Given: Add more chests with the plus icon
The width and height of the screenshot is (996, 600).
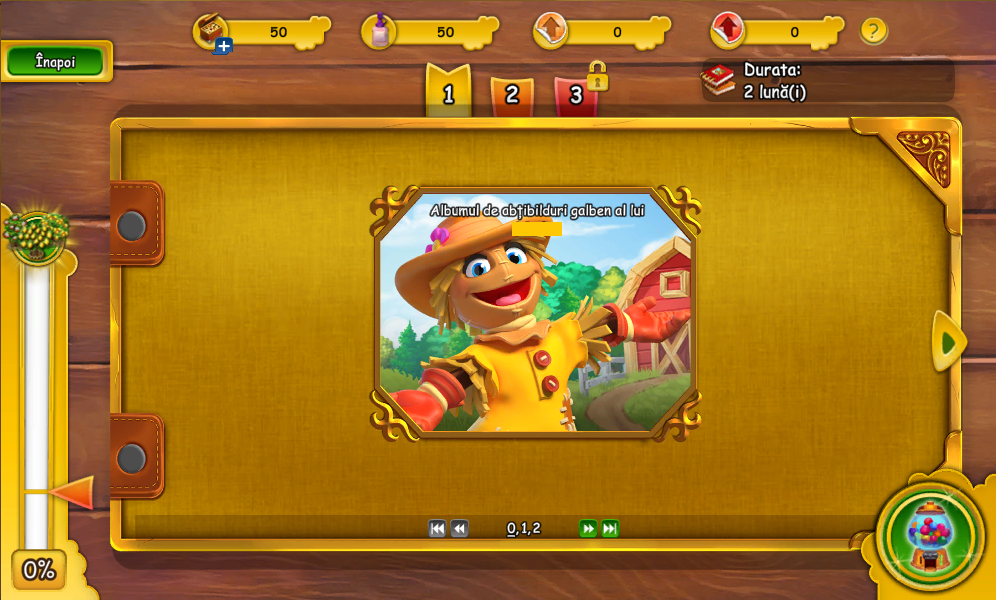Looking at the screenshot, I should point(223,45).
